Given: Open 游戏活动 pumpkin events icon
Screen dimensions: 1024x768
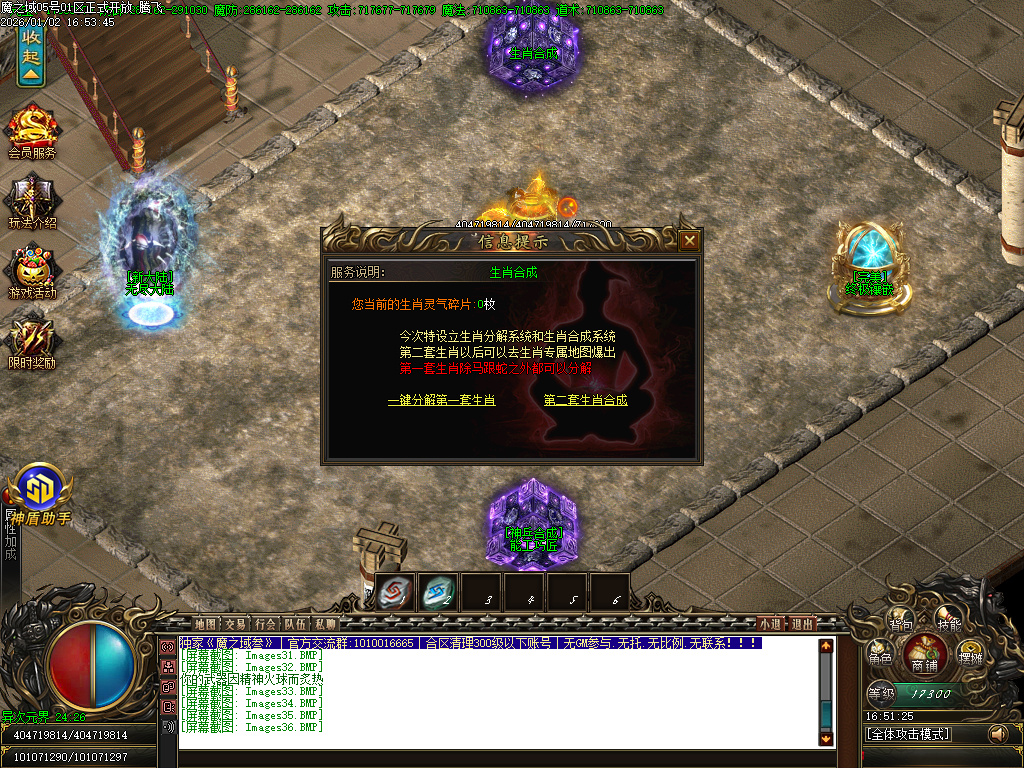Looking at the screenshot, I should 32,272.
